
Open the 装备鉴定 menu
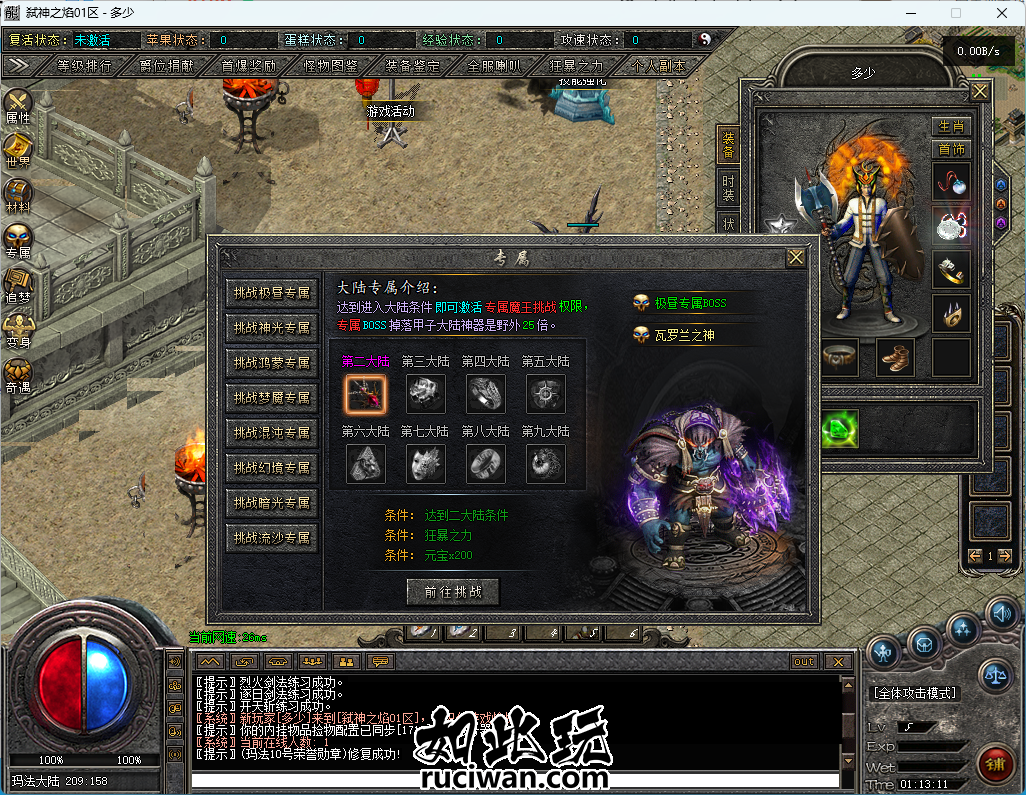(x=412, y=66)
